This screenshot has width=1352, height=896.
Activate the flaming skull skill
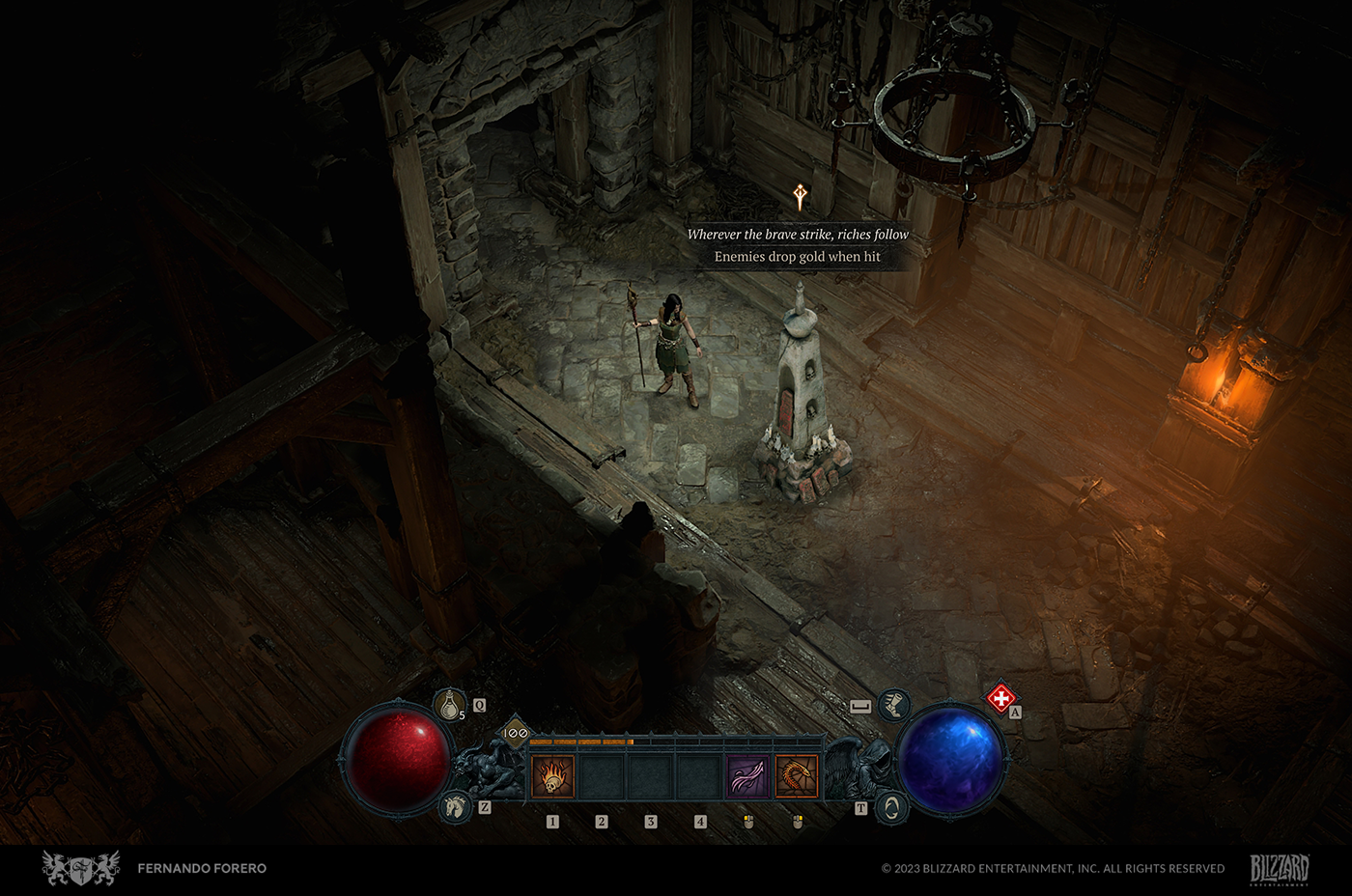(552, 776)
